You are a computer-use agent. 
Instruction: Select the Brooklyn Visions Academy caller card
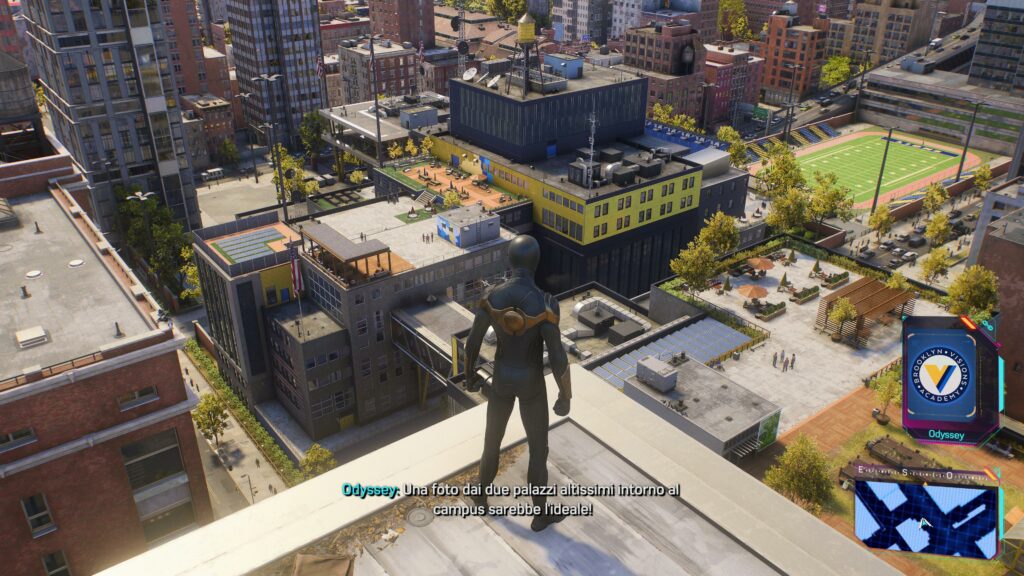(x=950, y=376)
